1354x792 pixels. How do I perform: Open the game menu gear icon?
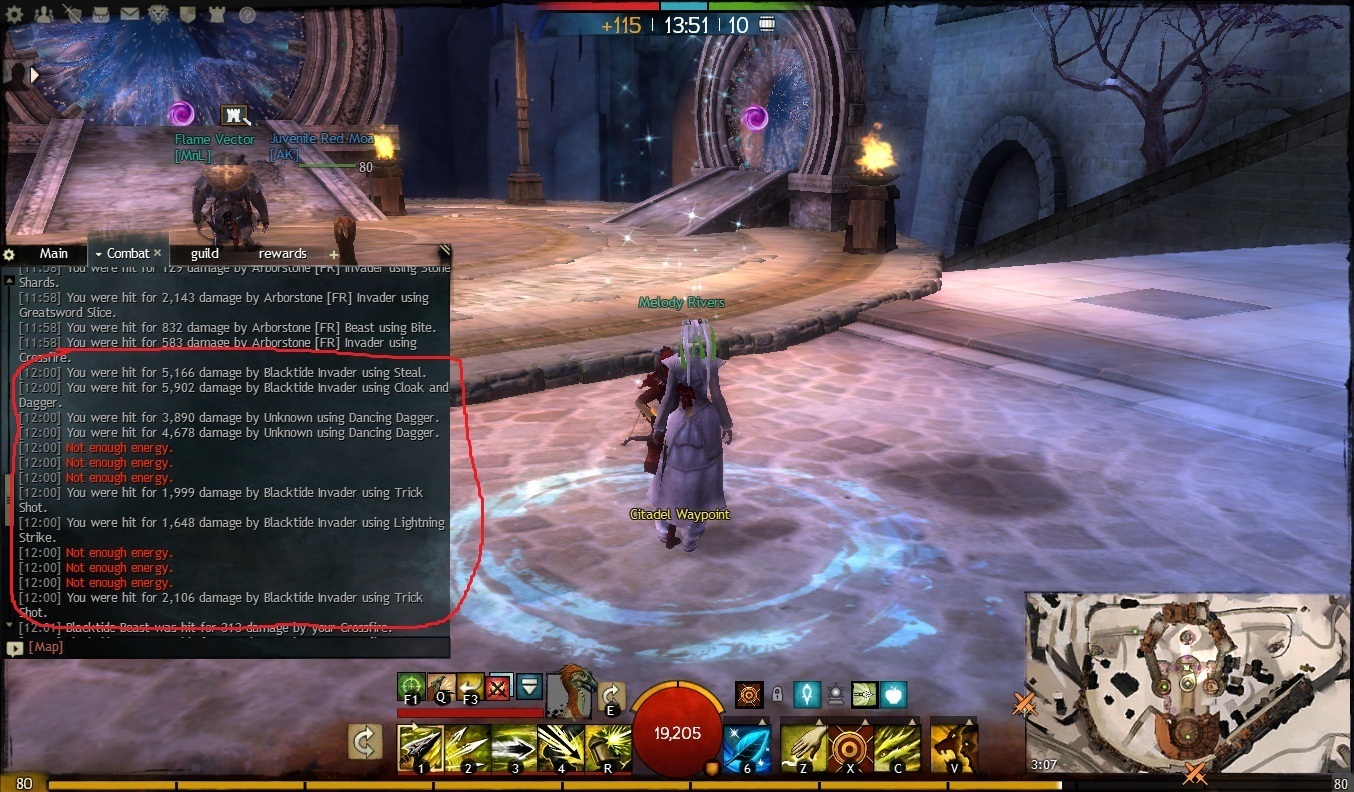(16, 14)
